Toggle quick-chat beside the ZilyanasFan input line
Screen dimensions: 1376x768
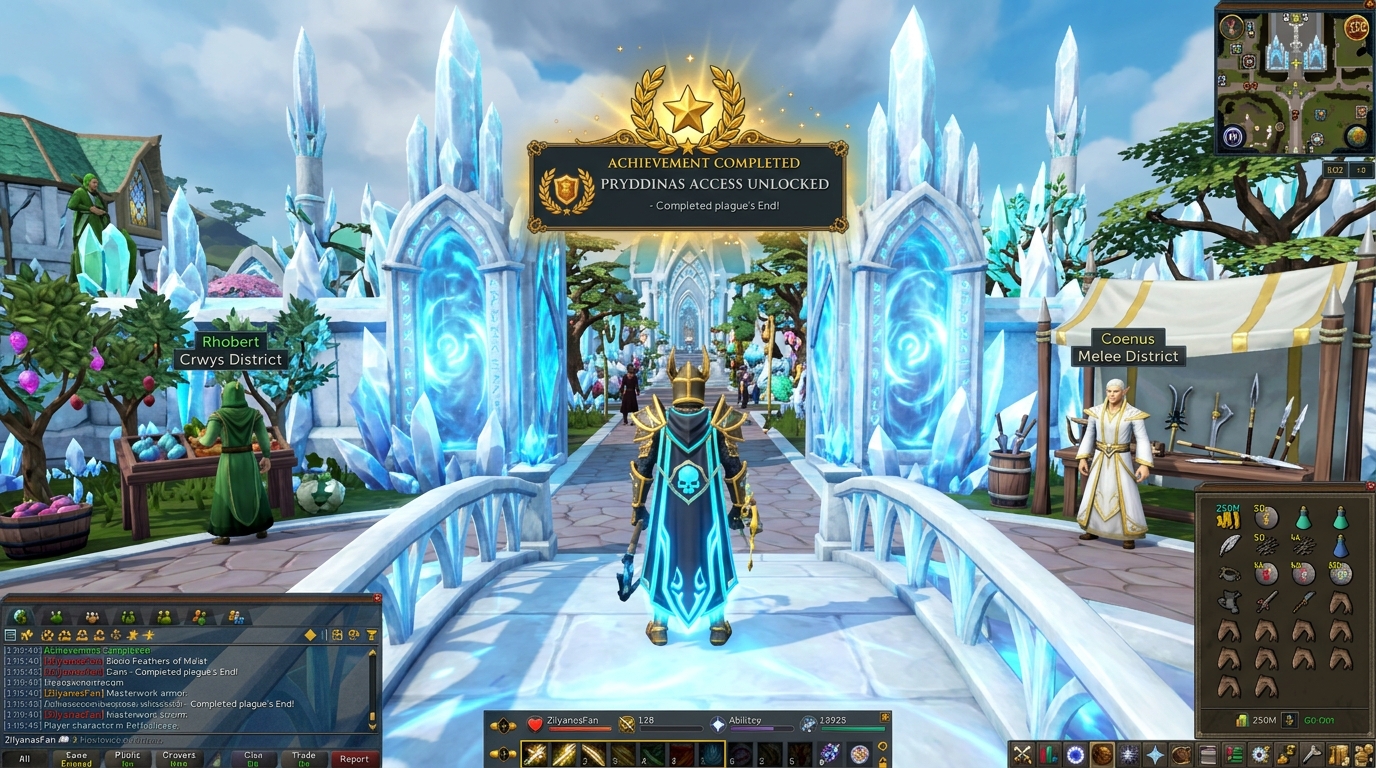tap(65, 740)
